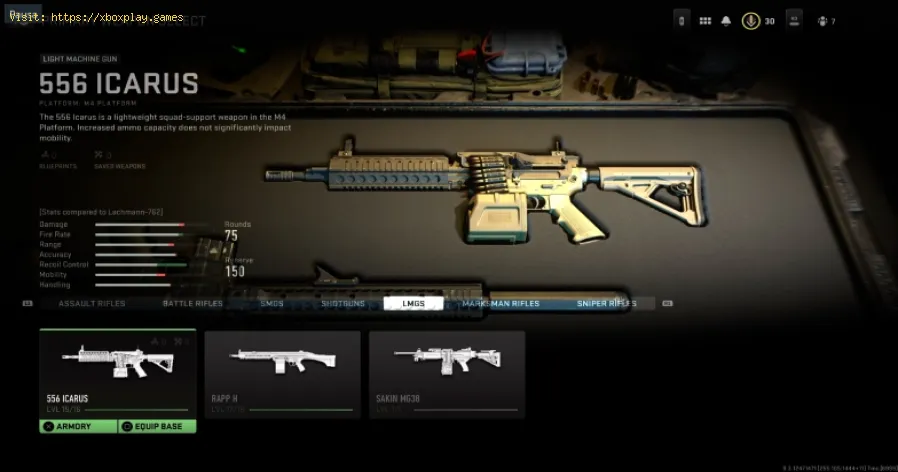Switch to the Assault Rifles tab

[x=91, y=303]
